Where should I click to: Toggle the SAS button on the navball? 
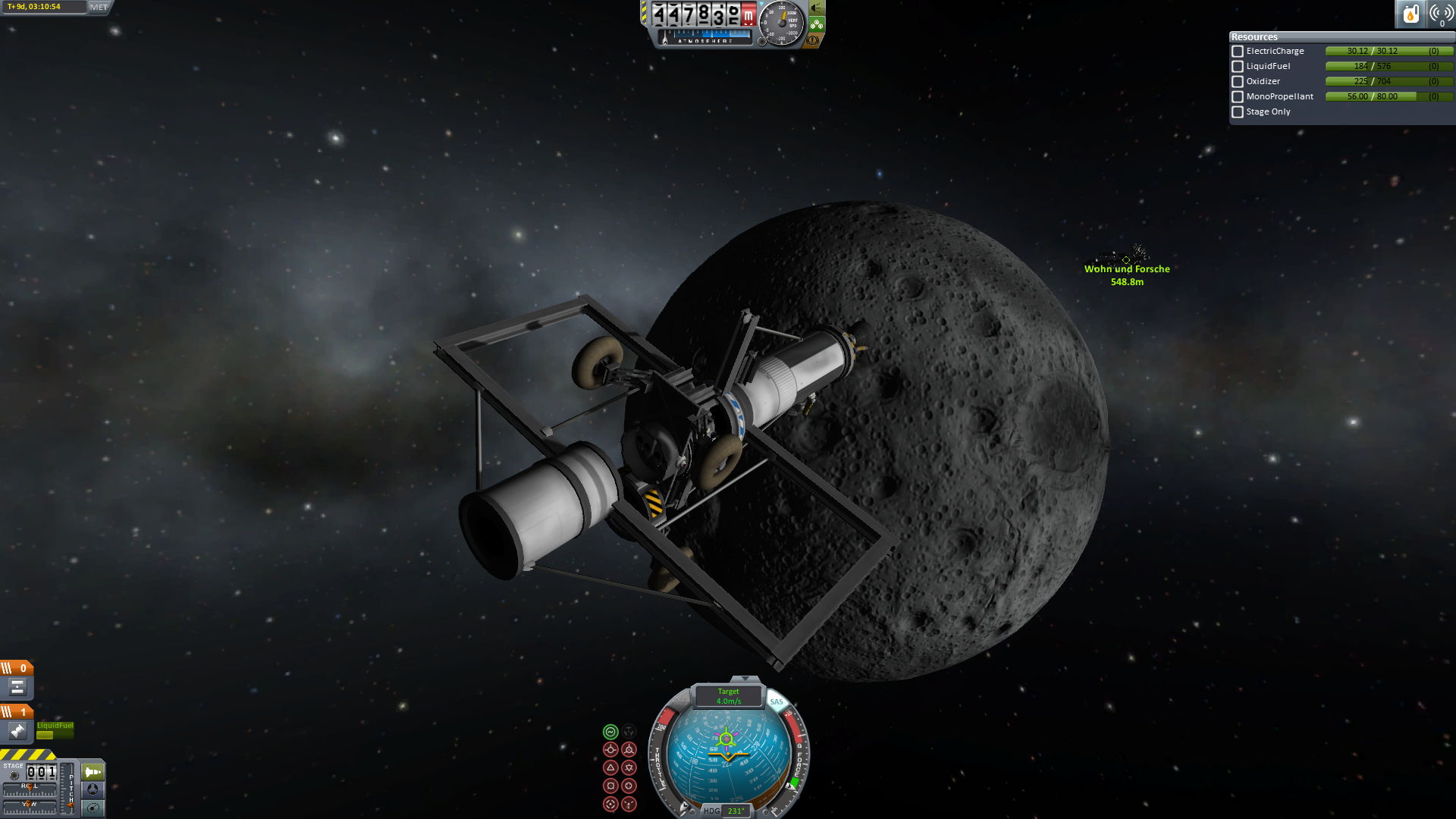click(777, 702)
